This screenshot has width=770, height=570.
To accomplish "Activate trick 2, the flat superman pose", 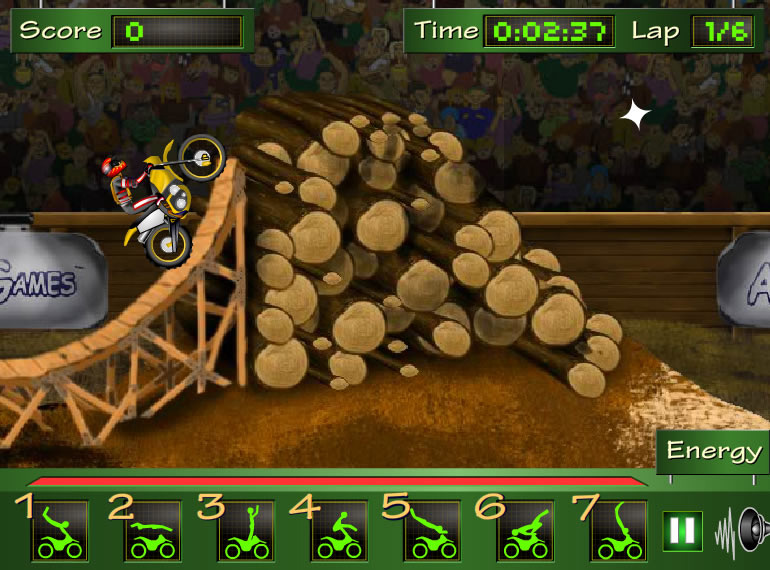I will (x=152, y=530).
